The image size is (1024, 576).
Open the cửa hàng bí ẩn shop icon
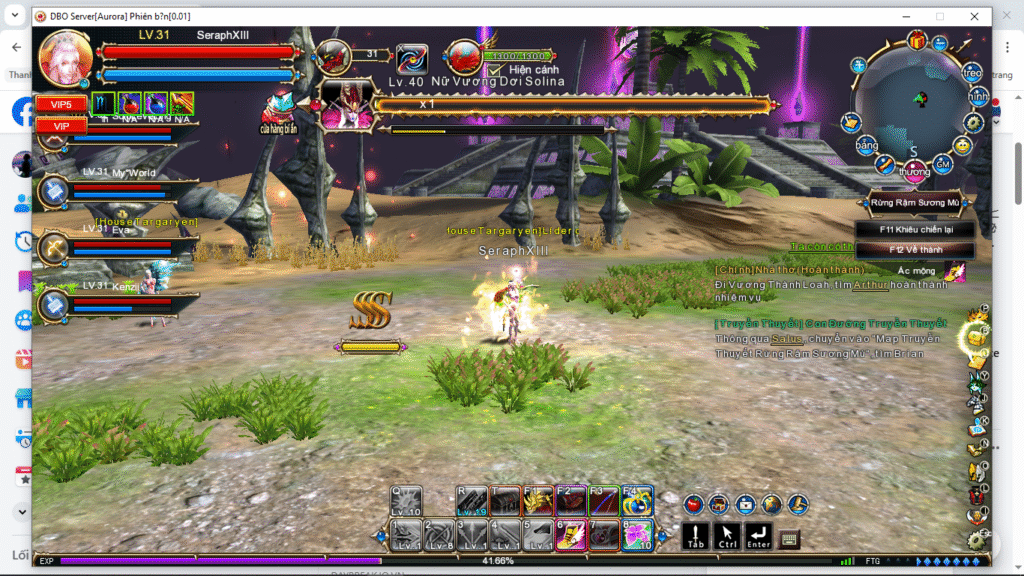[x=279, y=108]
